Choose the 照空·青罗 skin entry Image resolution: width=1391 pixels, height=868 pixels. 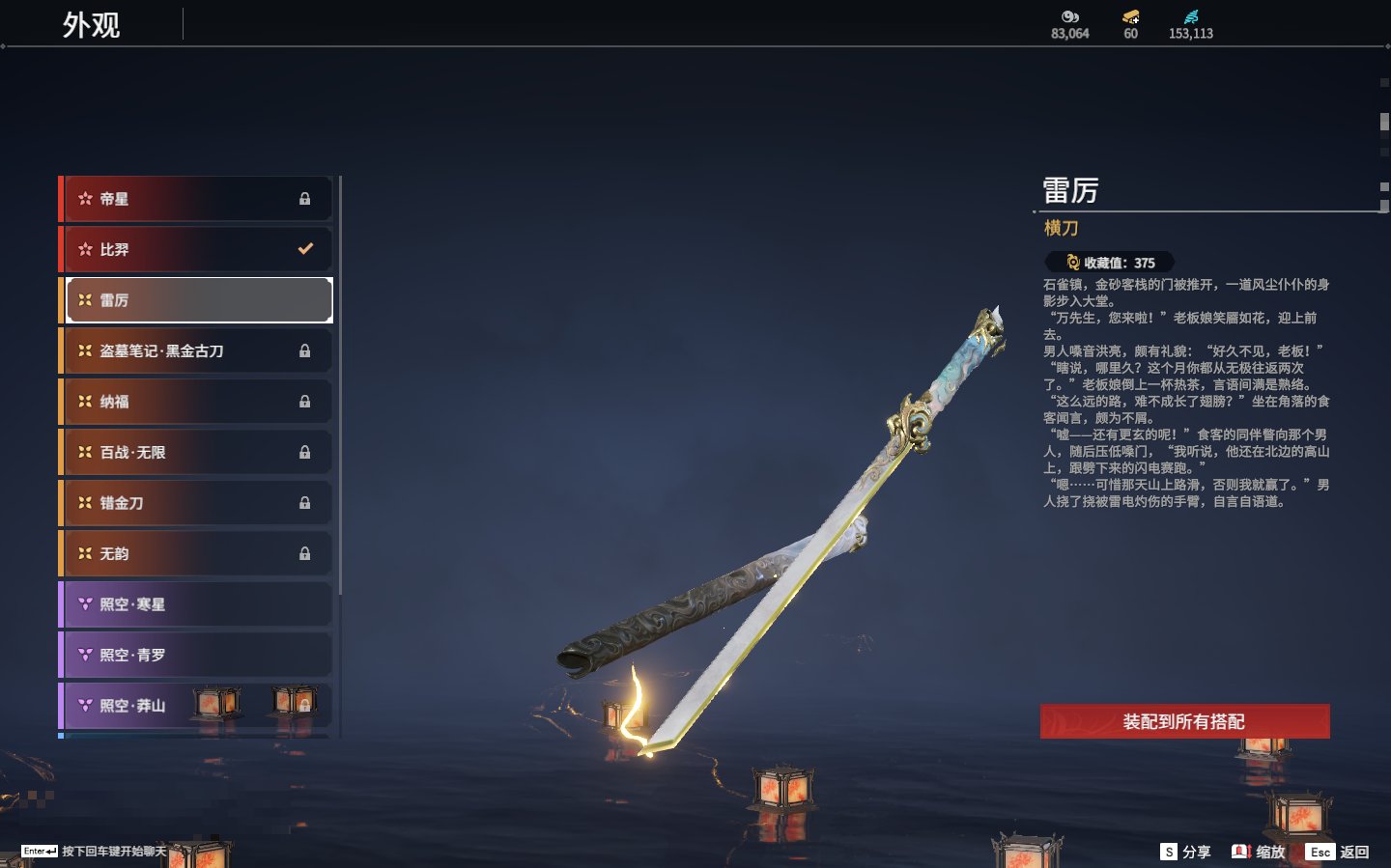click(197, 655)
